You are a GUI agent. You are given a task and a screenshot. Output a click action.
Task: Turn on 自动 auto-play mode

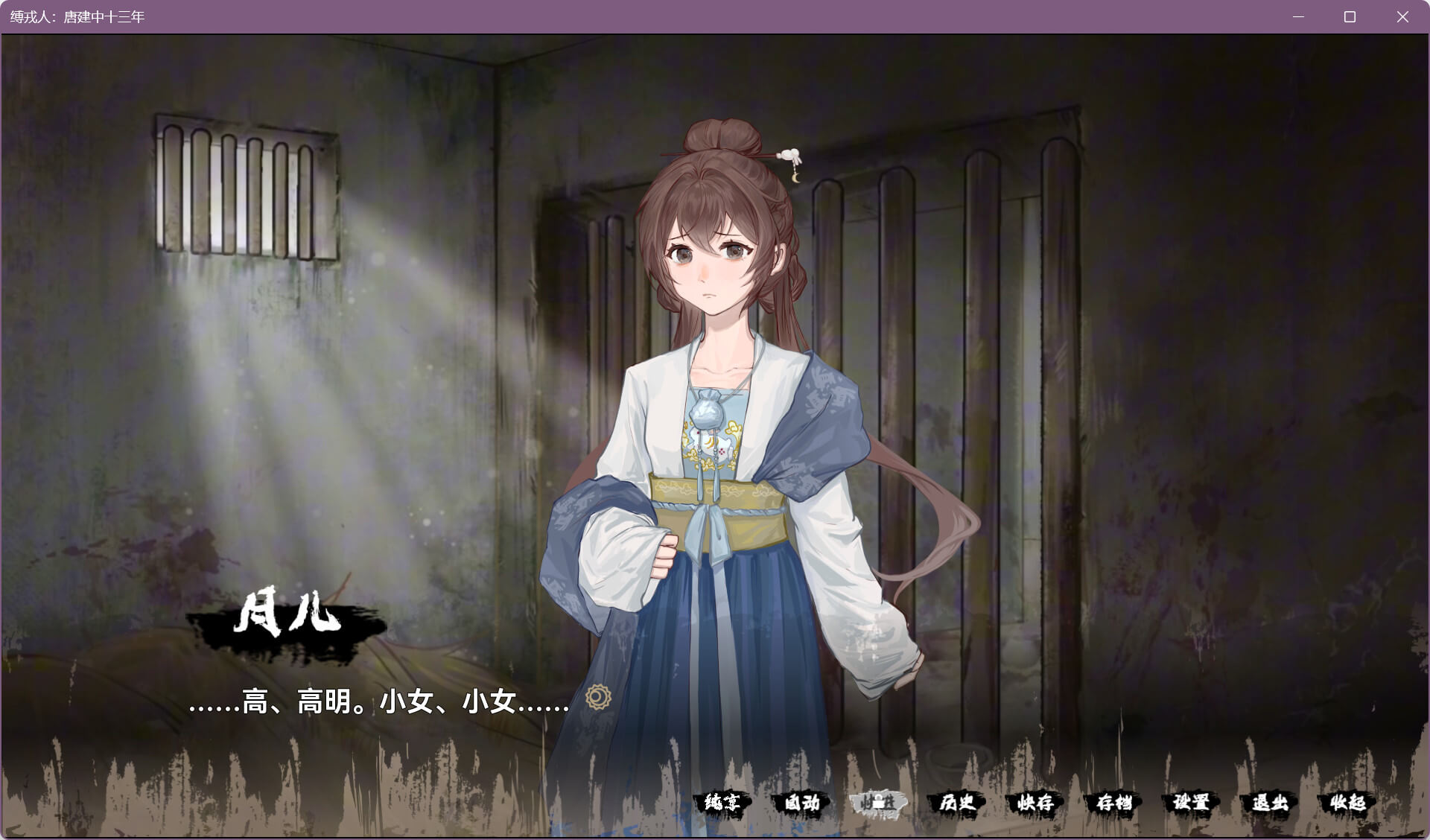[x=801, y=803]
